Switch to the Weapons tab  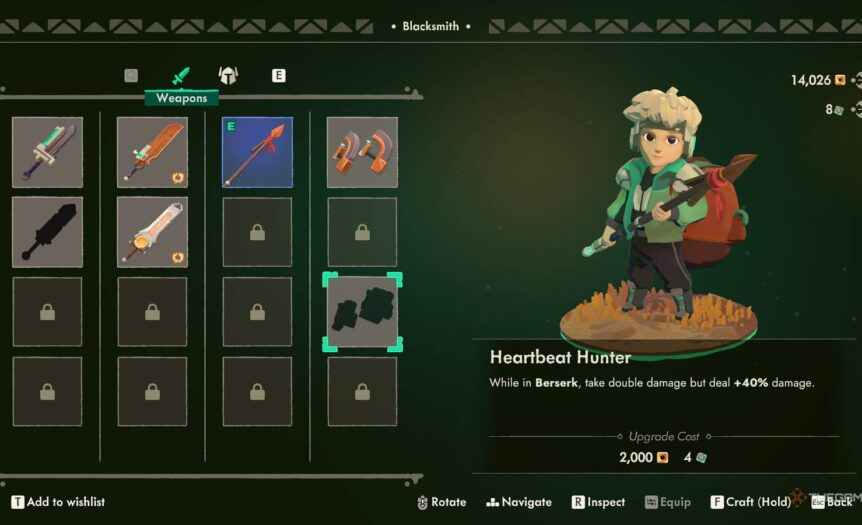[x=181, y=76]
